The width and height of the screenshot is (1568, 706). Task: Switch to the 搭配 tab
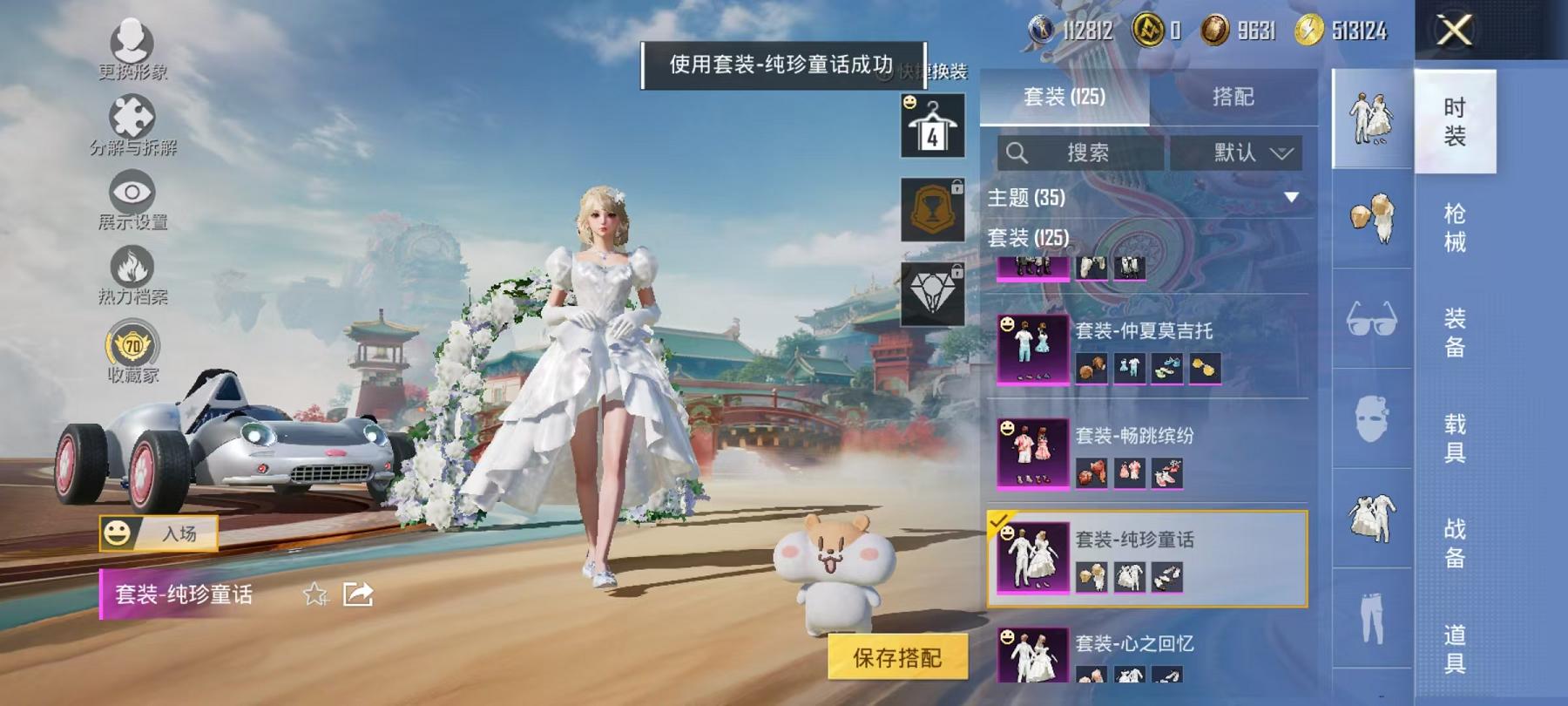coord(1231,98)
